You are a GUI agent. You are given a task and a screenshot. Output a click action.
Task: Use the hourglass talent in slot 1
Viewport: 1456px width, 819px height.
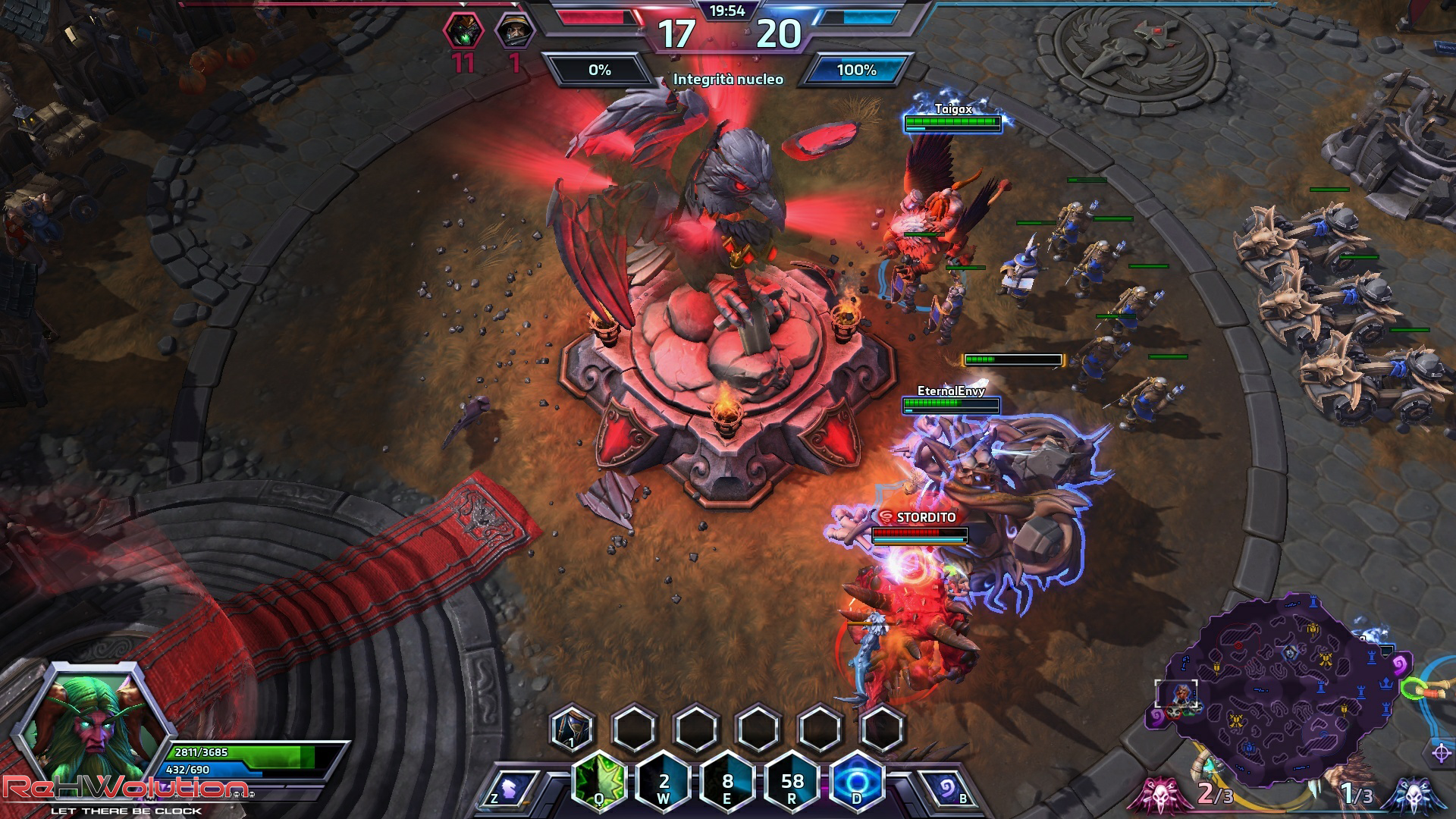[572, 728]
